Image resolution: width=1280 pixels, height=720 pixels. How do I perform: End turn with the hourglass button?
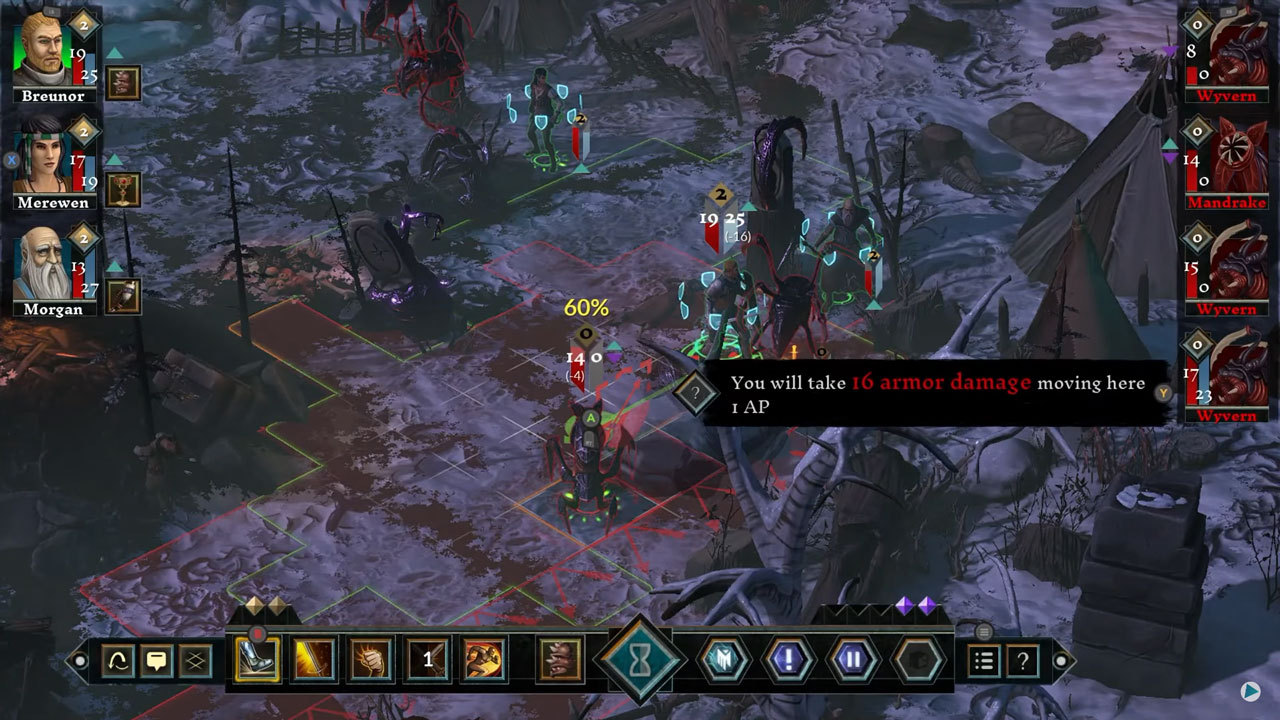point(640,660)
